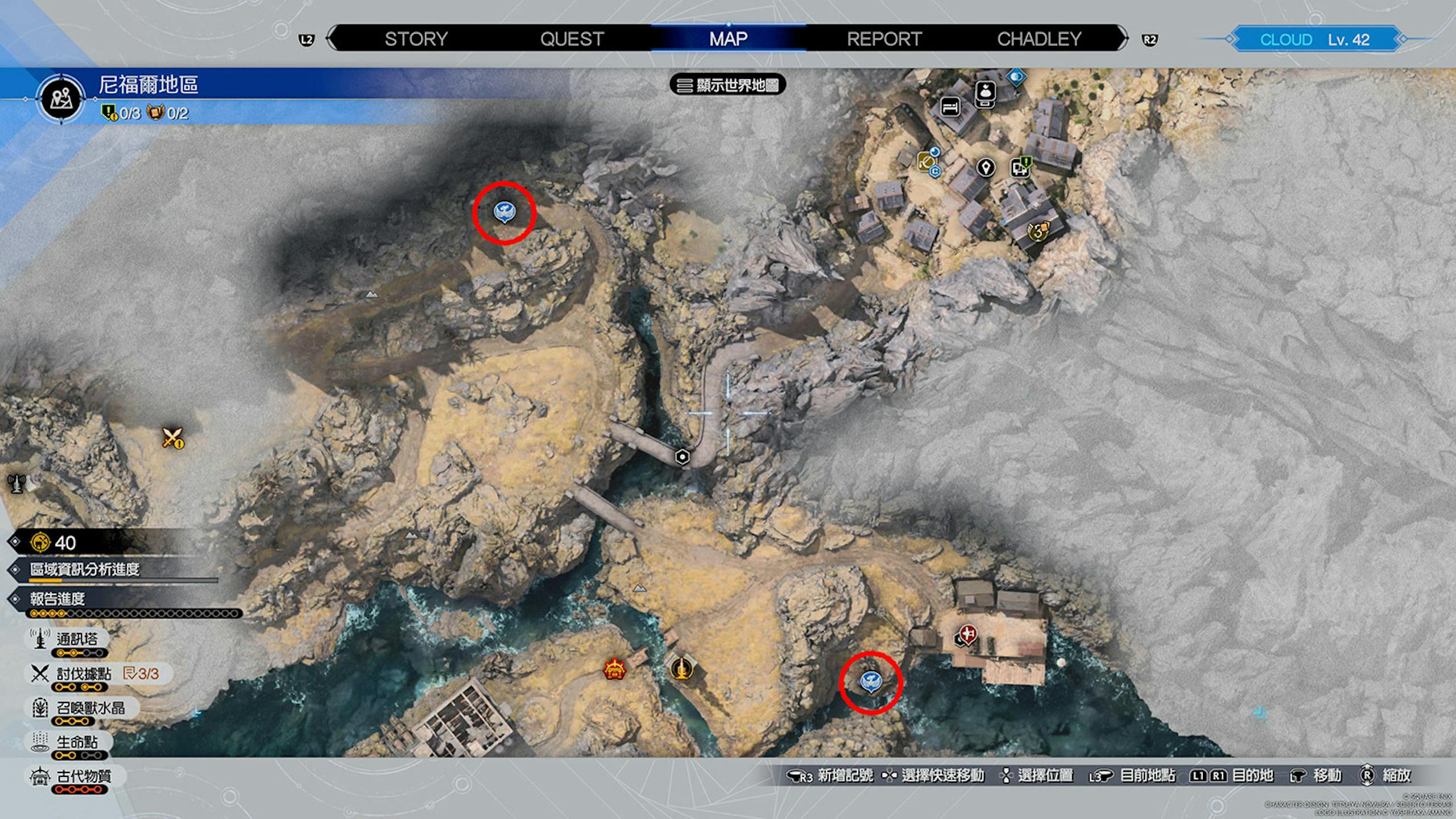Select the gold number 3 card marker
The height and width of the screenshot is (819, 1456).
point(1039,231)
